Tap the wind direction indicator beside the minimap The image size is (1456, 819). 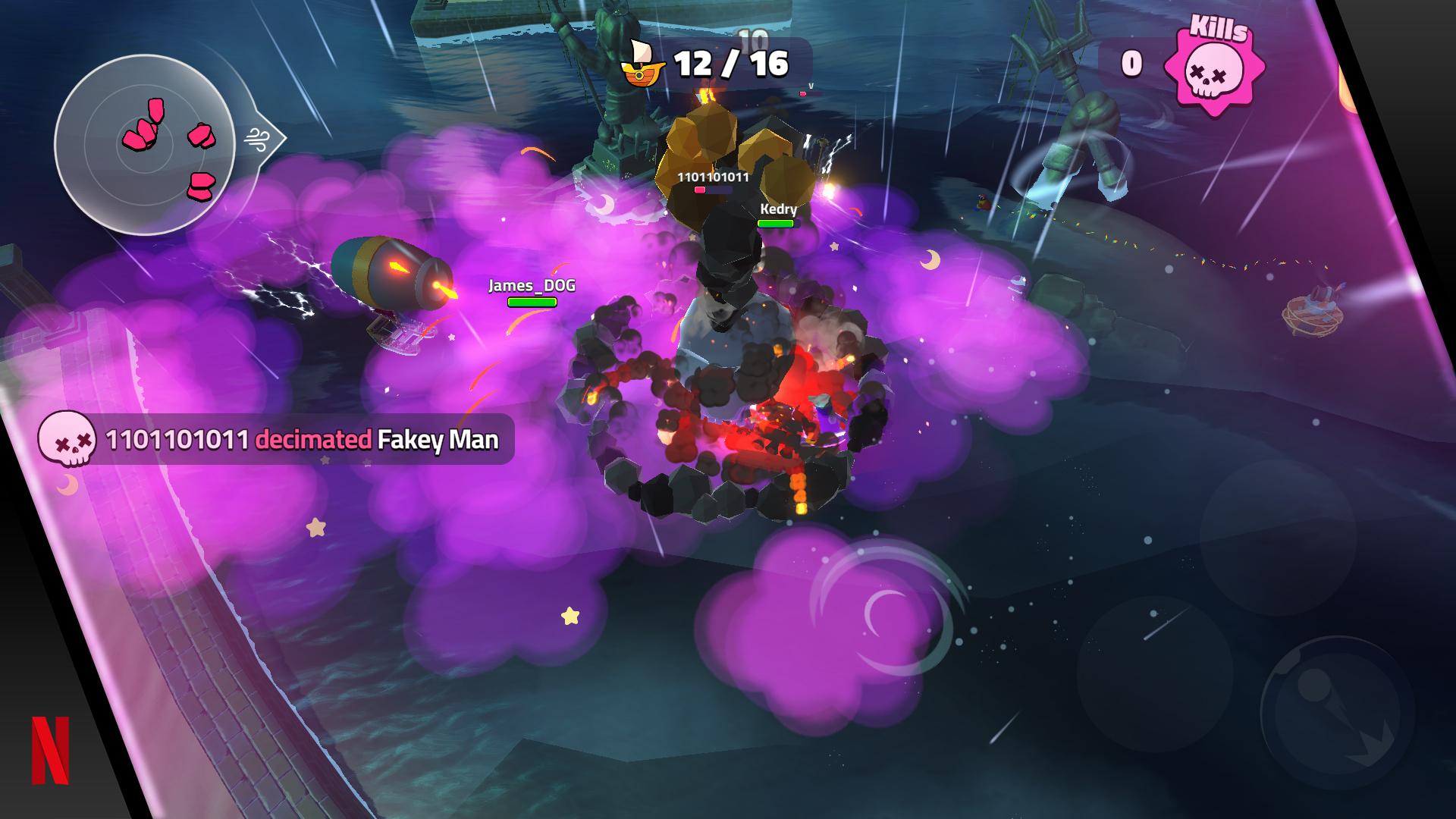(259, 139)
